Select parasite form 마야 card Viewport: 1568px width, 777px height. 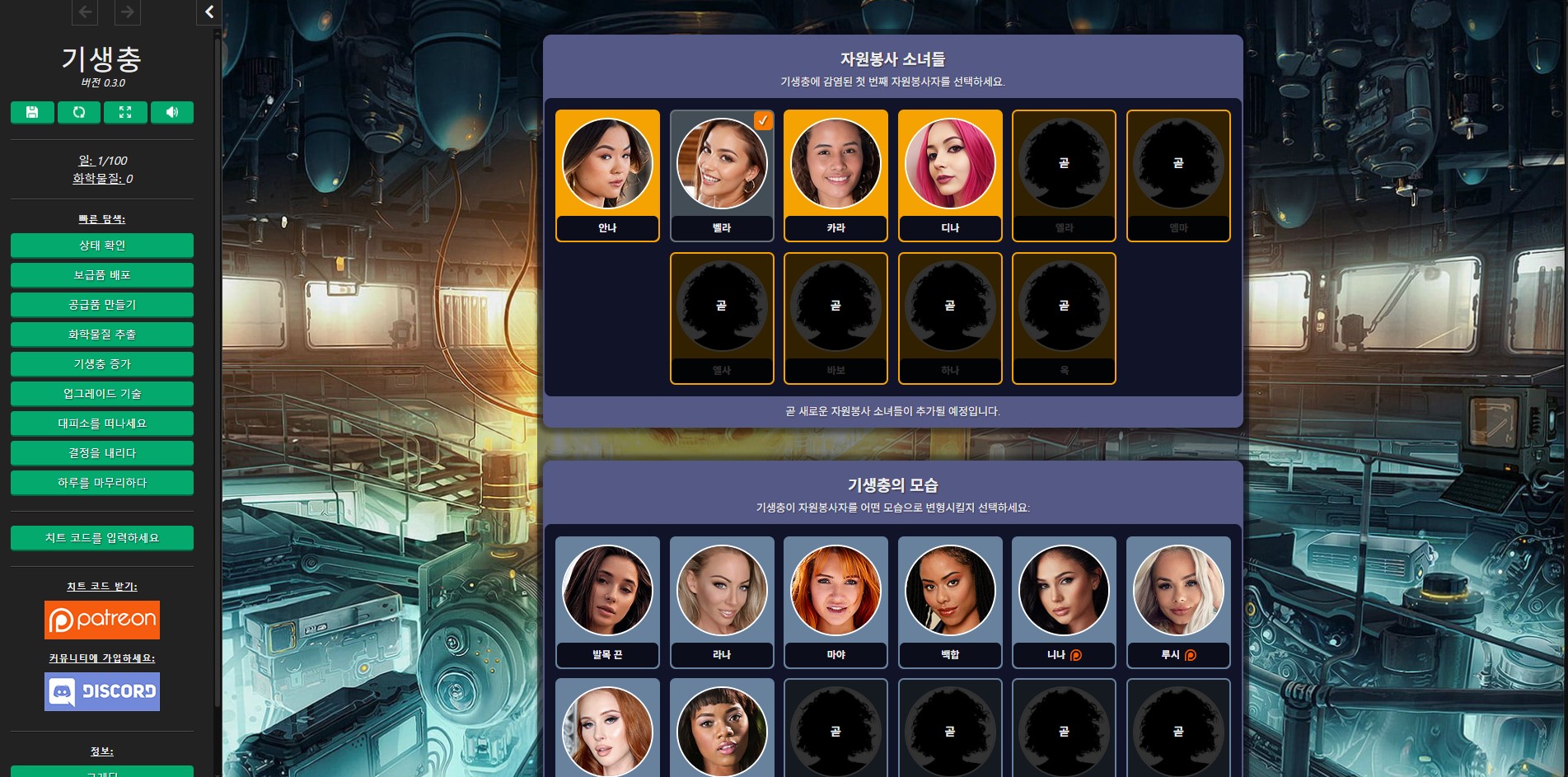point(835,601)
